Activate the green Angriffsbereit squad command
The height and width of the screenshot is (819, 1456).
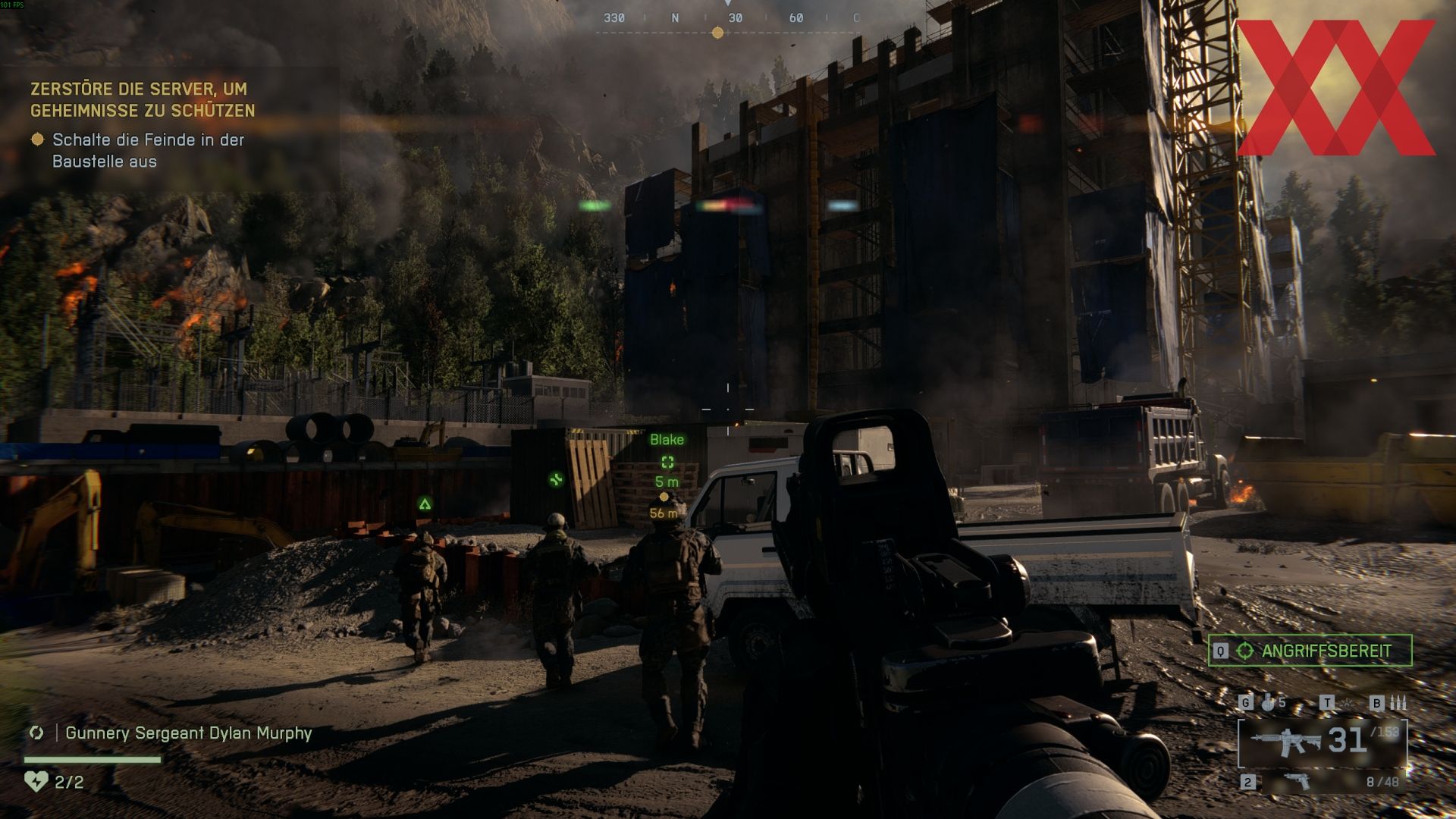click(x=1310, y=651)
